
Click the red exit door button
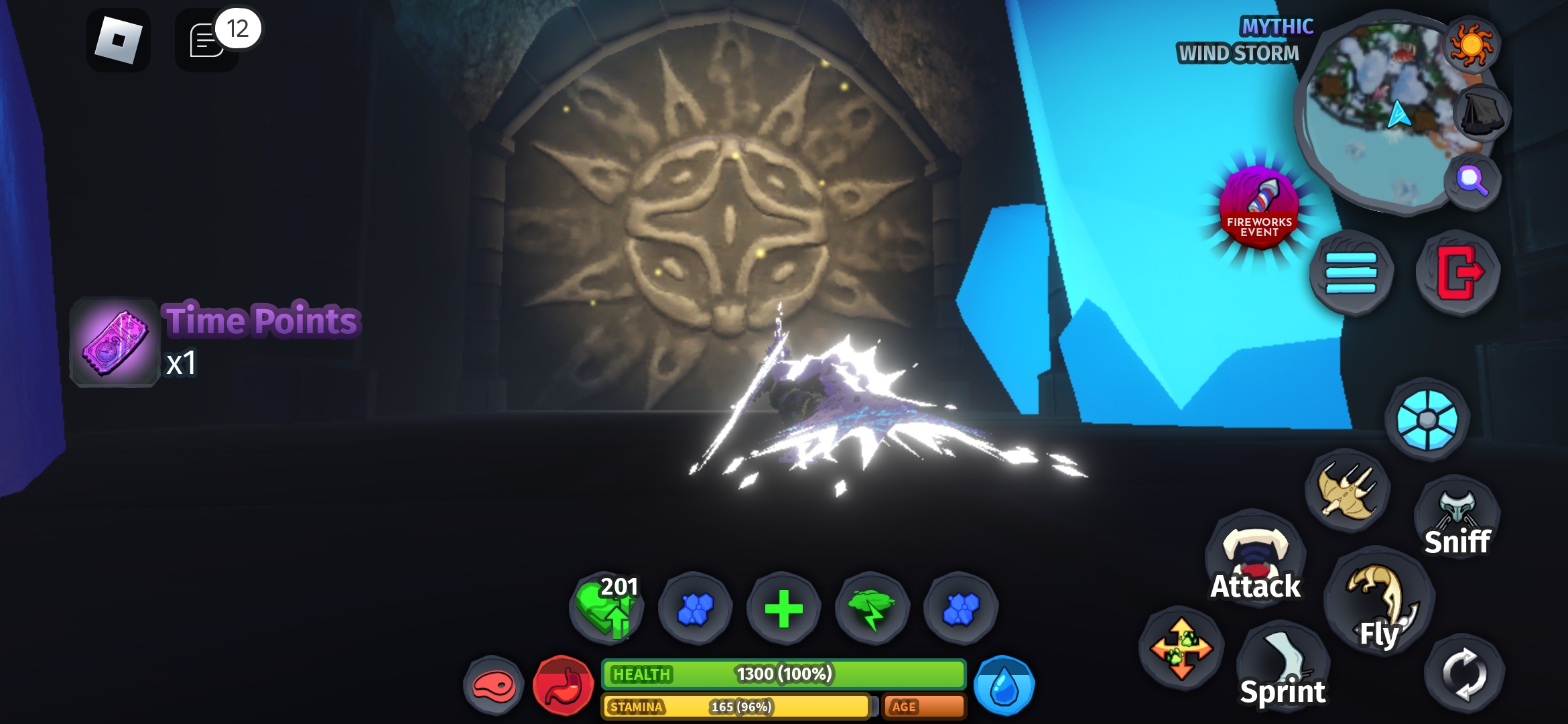(x=1458, y=272)
